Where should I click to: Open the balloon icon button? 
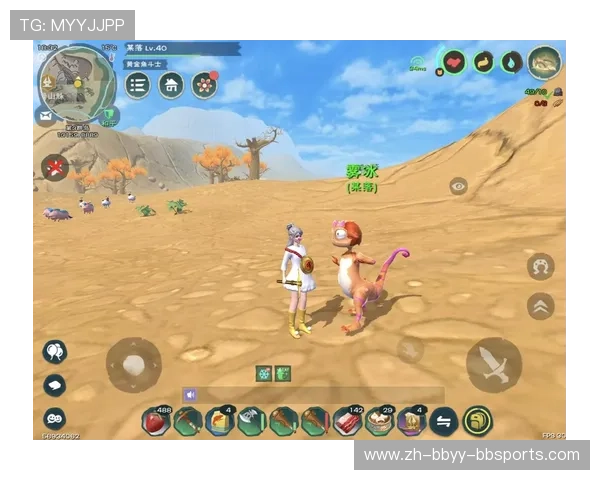coord(54,351)
